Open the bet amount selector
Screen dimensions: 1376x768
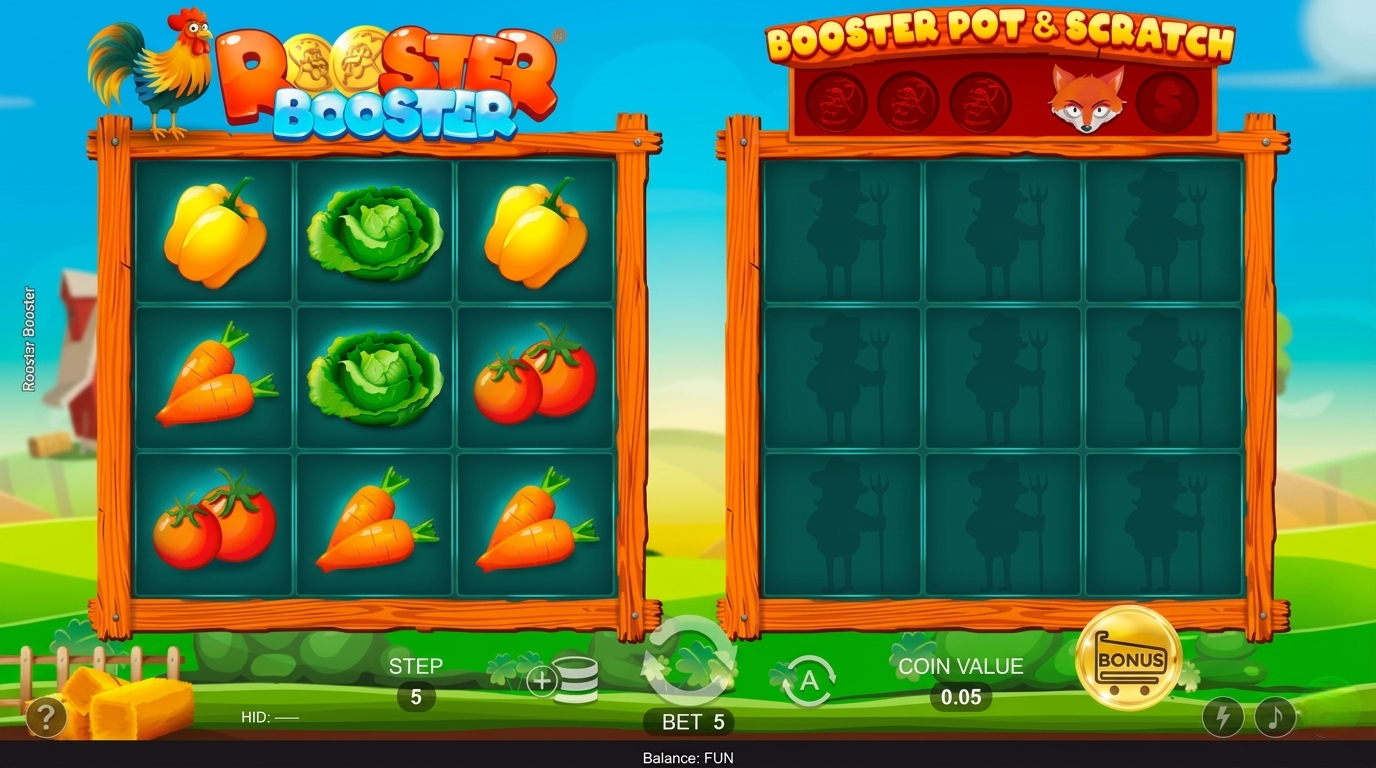(x=690, y=721)
